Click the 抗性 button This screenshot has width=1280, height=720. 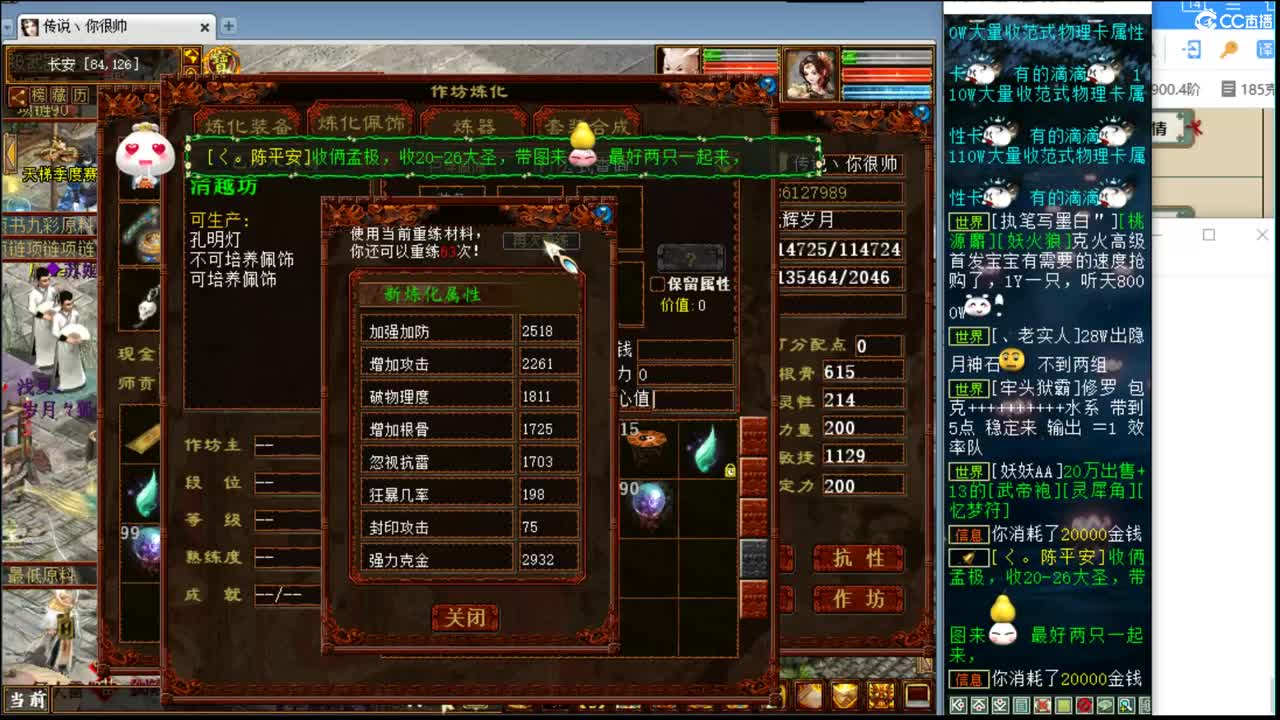(x=858, y=559)
